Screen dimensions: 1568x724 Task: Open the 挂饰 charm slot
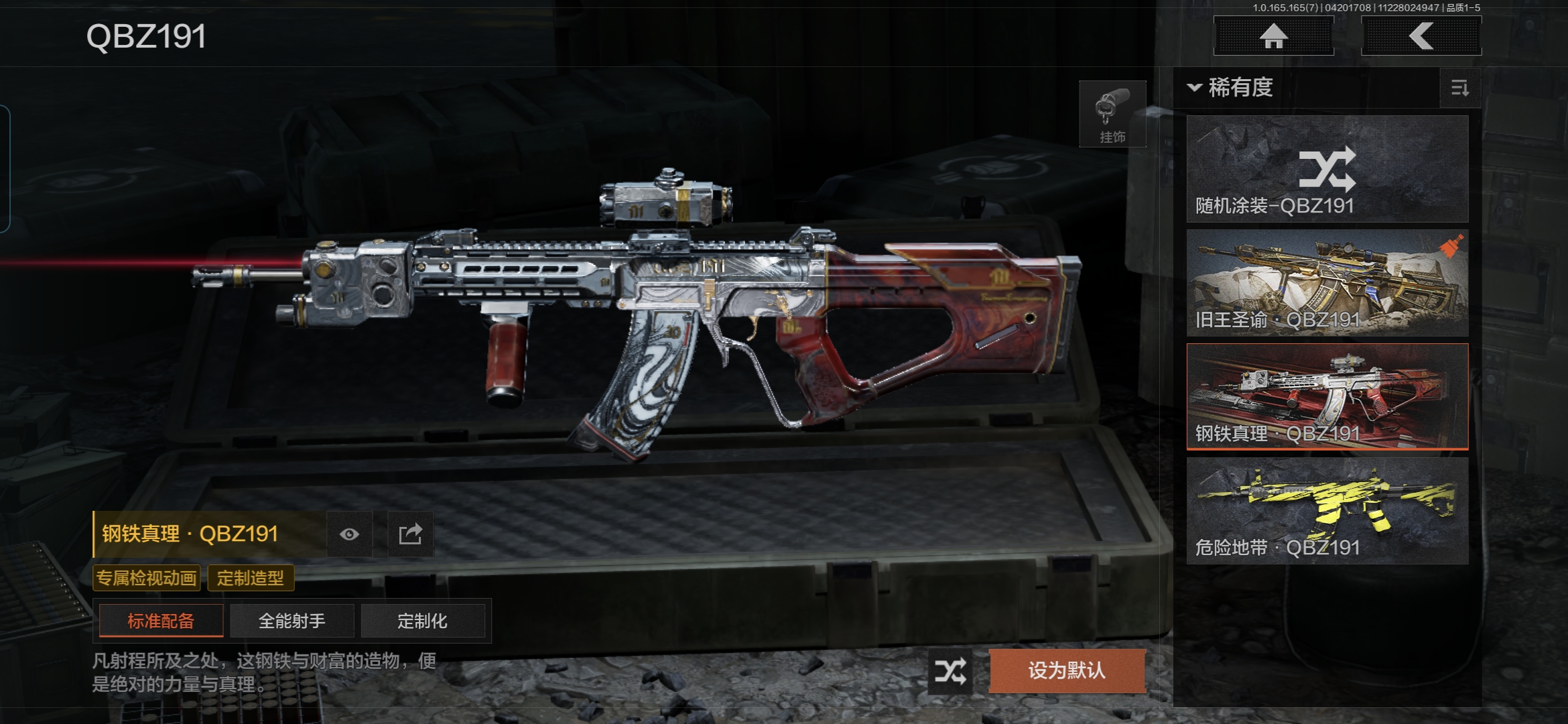(1112, 115)
